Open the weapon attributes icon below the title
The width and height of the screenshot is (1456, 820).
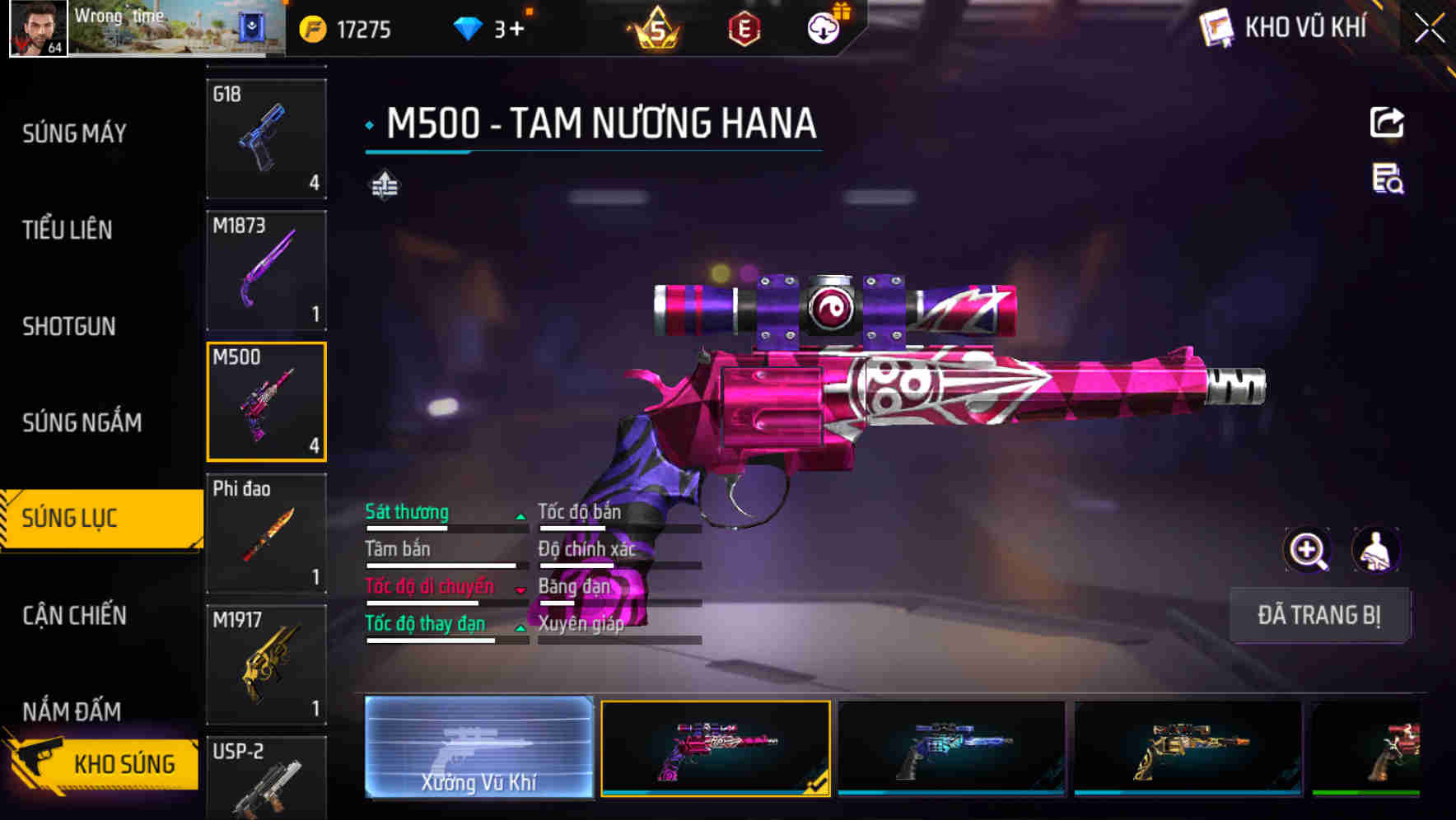(x=384, y=185)
